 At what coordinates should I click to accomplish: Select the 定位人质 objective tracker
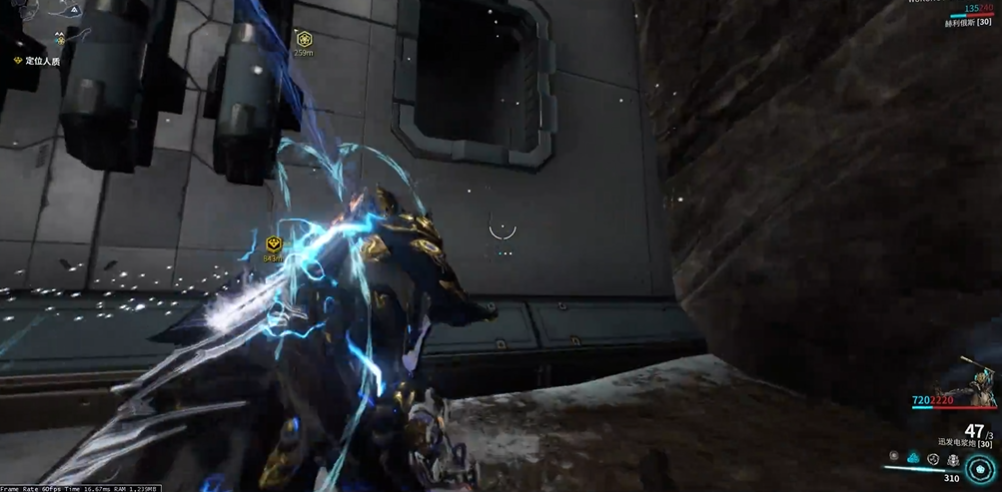tap(39, 61)
